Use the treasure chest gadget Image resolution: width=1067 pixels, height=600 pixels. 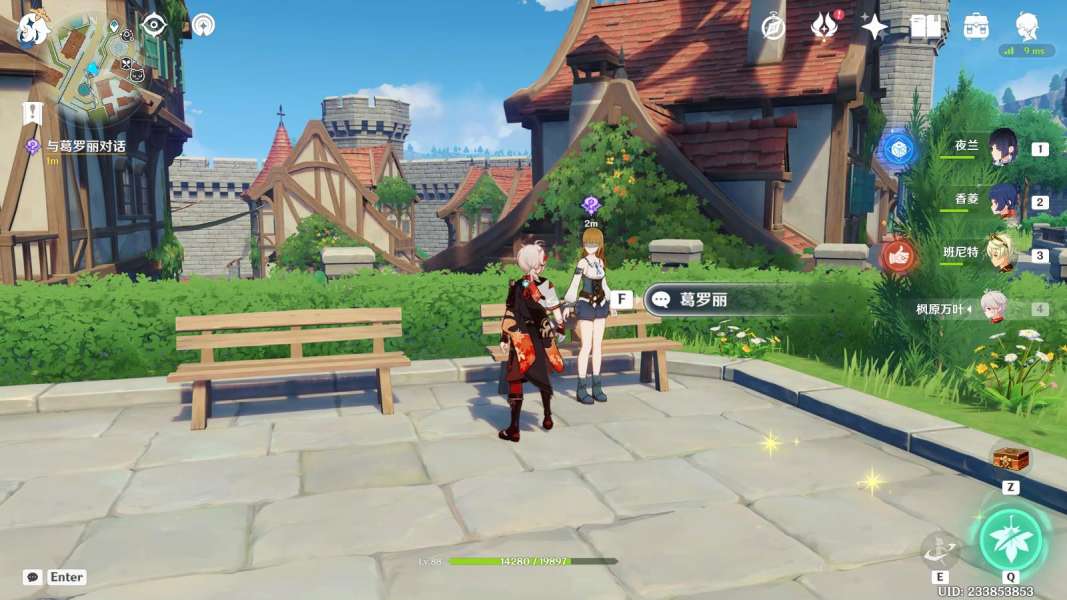pos(1010,459)
